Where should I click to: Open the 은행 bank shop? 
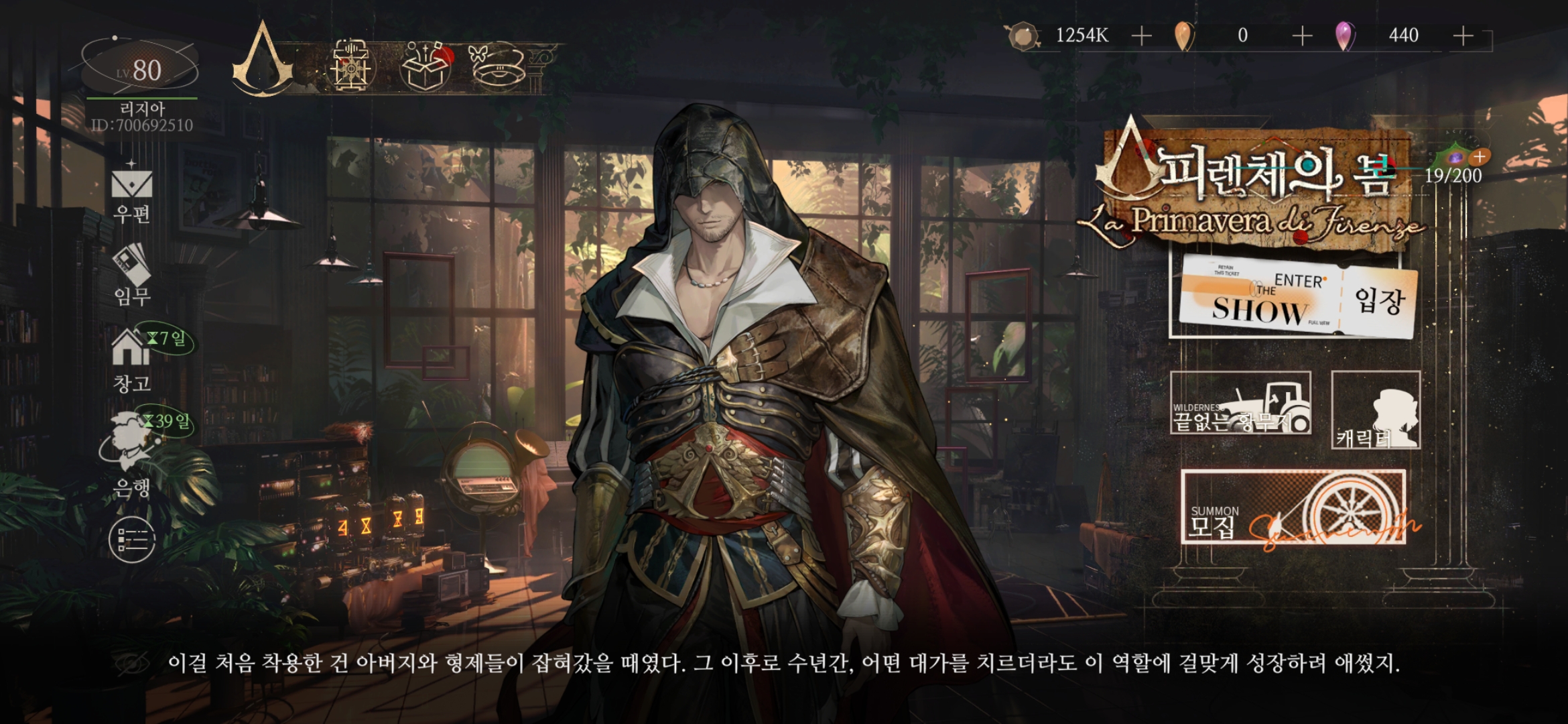[132, 452]
